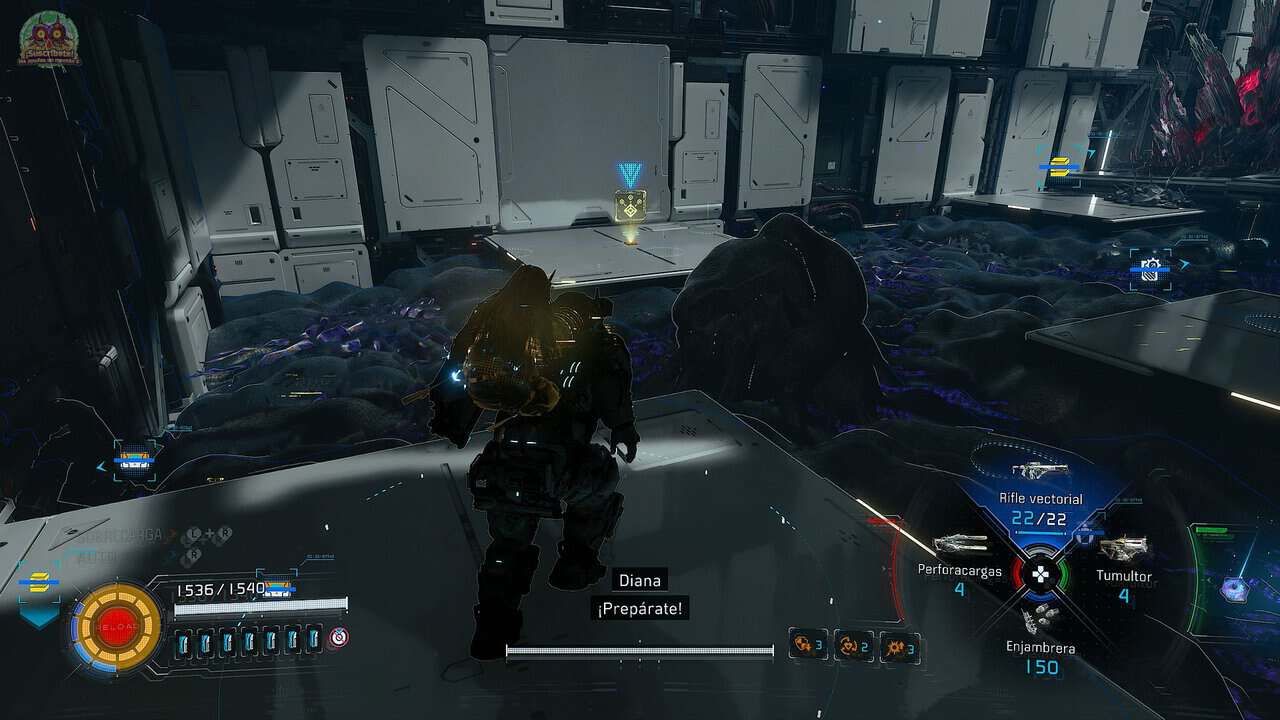Switch to the Perforacargas weapon

960,546
